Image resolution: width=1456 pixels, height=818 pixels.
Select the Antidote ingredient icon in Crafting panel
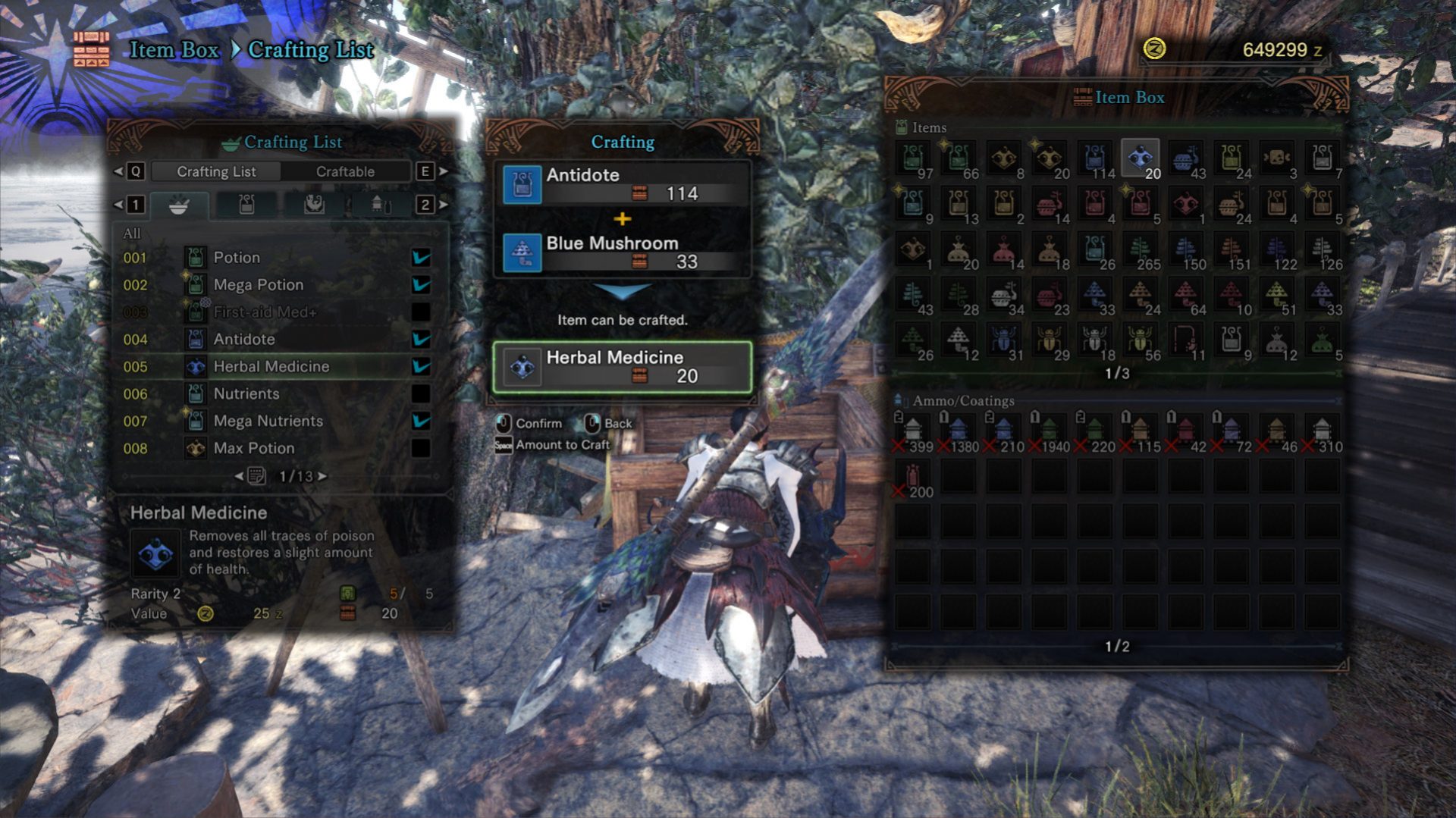tap(522, 184)
